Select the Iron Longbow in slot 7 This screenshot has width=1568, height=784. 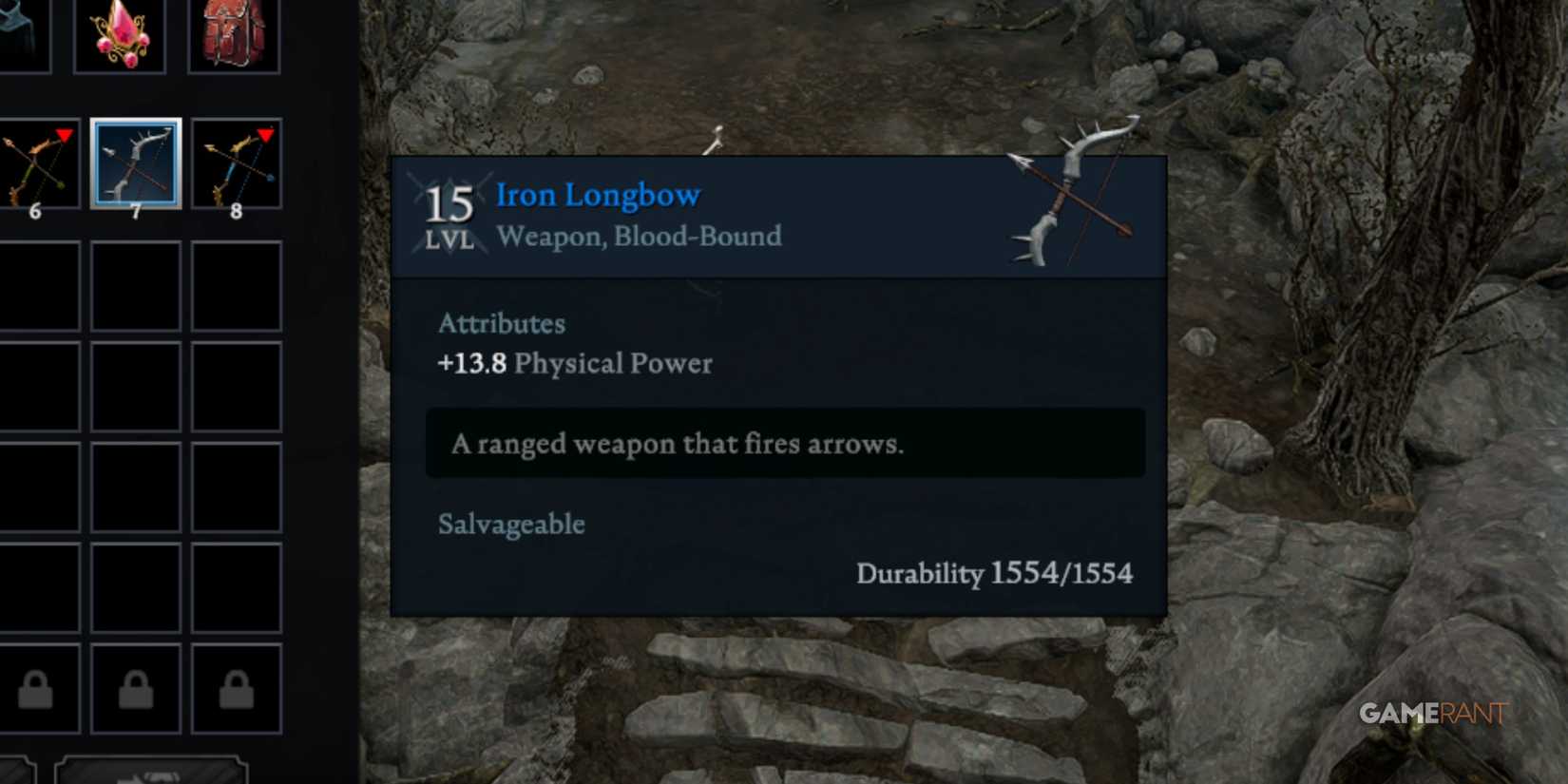point(135,163)
